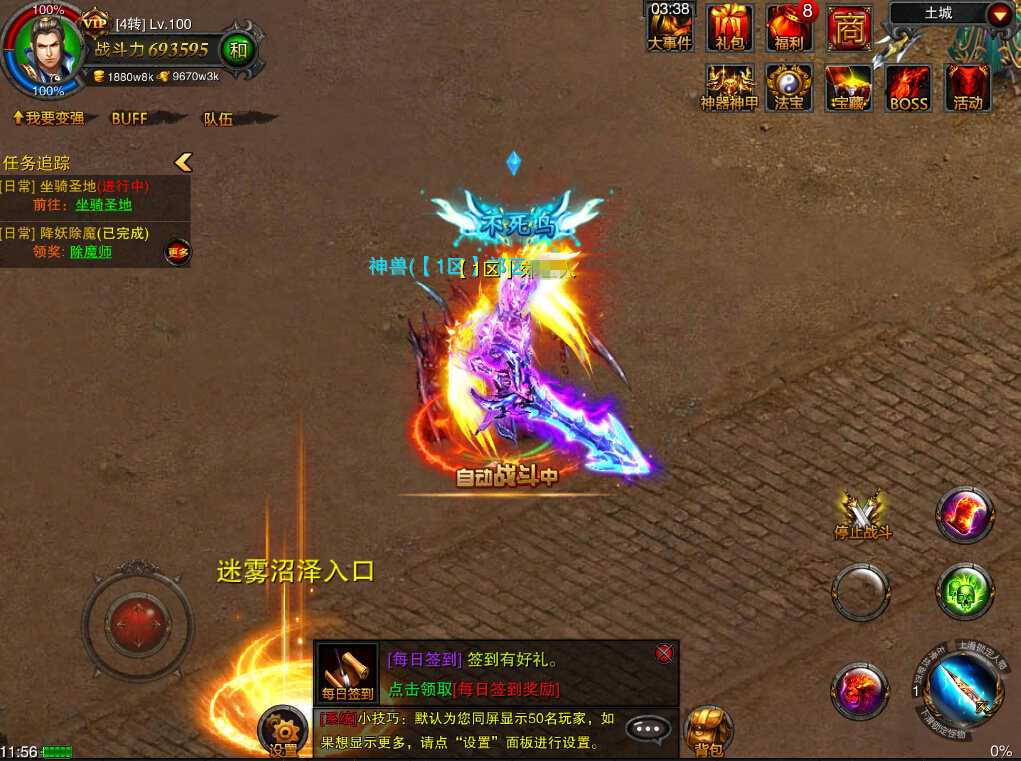This screenshot has width=1021, height=761.
Task: Stop auto combat with 停止战斗
Action: 862,515
